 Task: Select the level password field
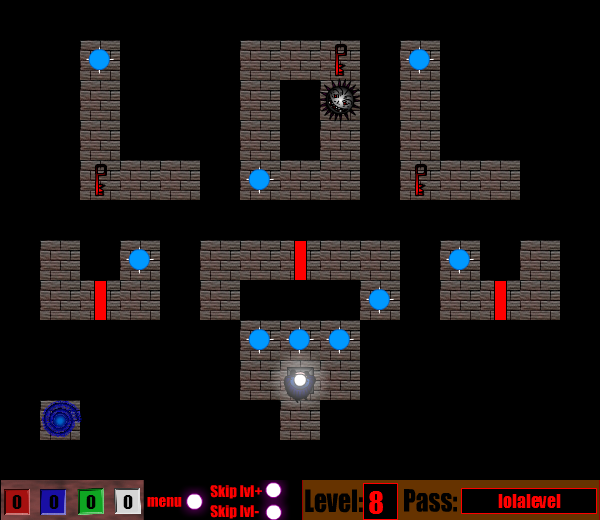coord(528,501)
